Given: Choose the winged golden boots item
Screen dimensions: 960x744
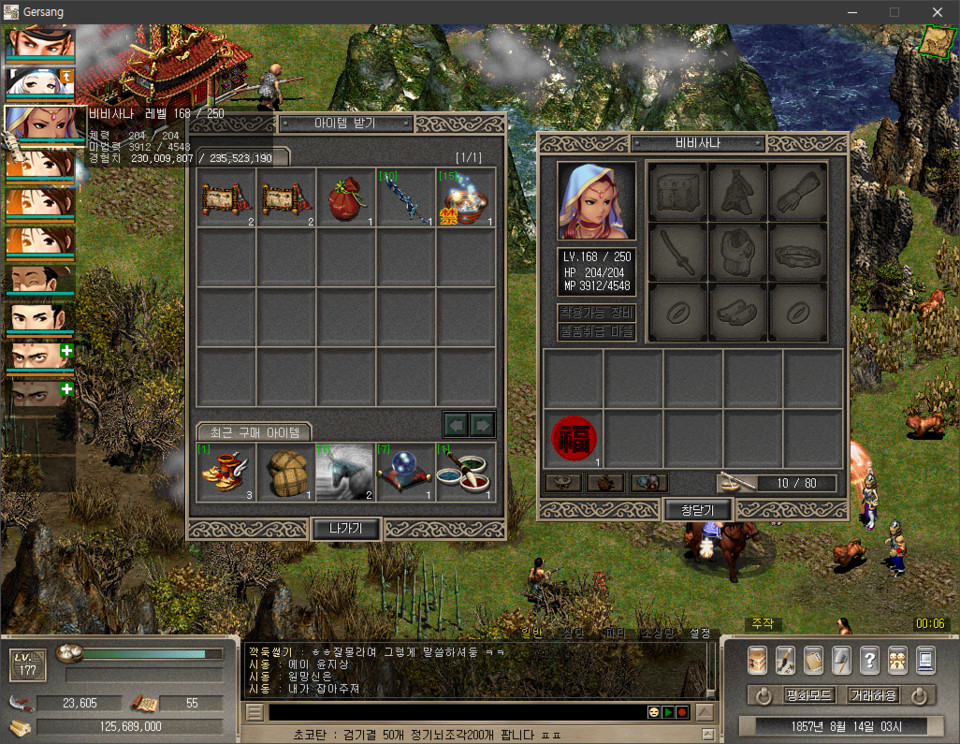Looking at the screenshot, I should click(x=225, y=472).
